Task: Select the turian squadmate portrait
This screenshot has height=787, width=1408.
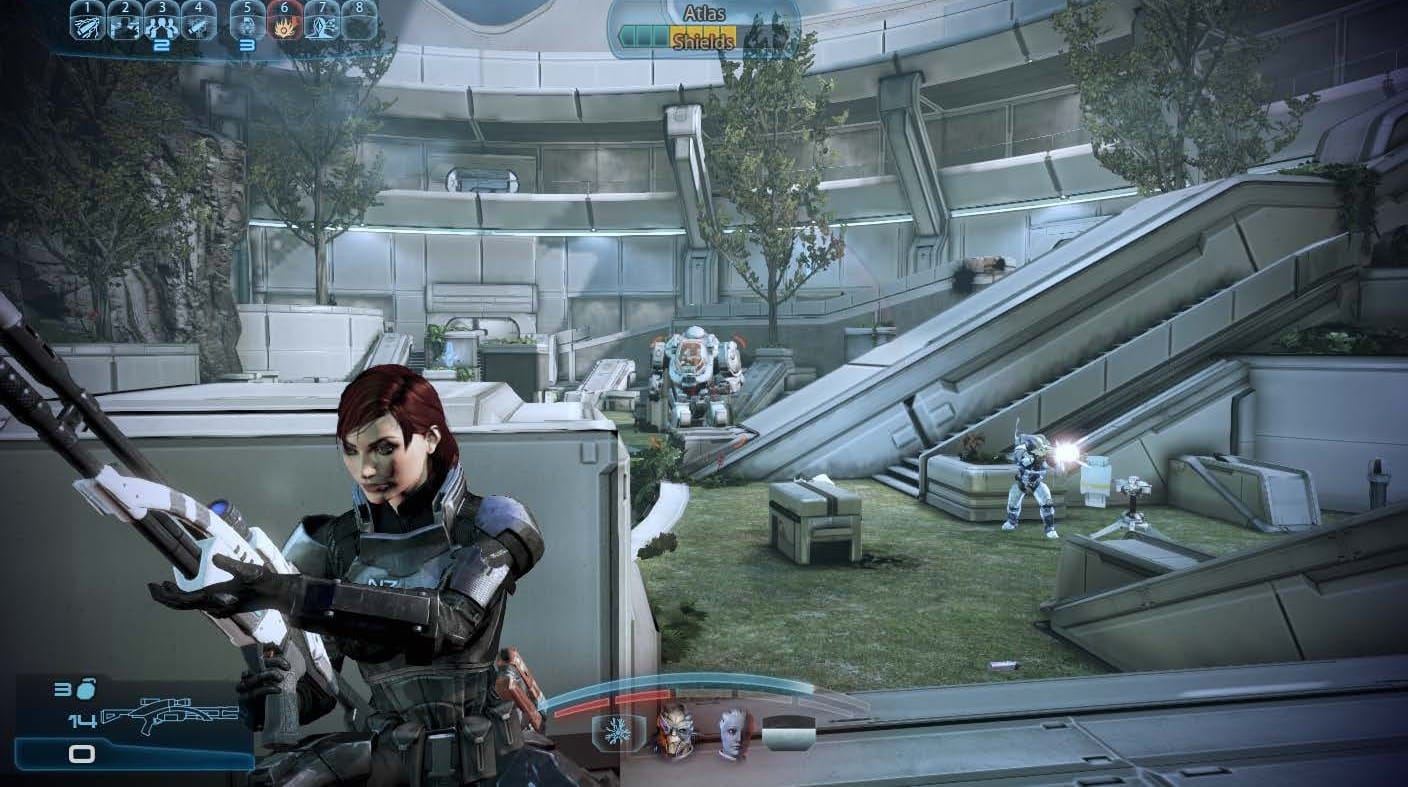Action: [x=675, y=732]
